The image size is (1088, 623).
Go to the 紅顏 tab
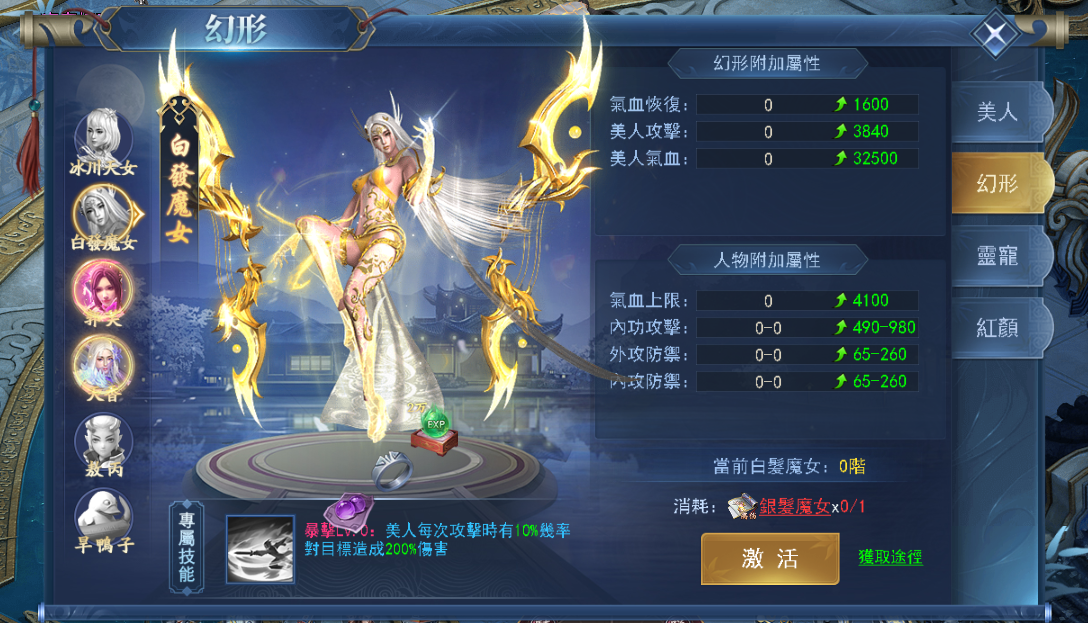coord(998,327)
